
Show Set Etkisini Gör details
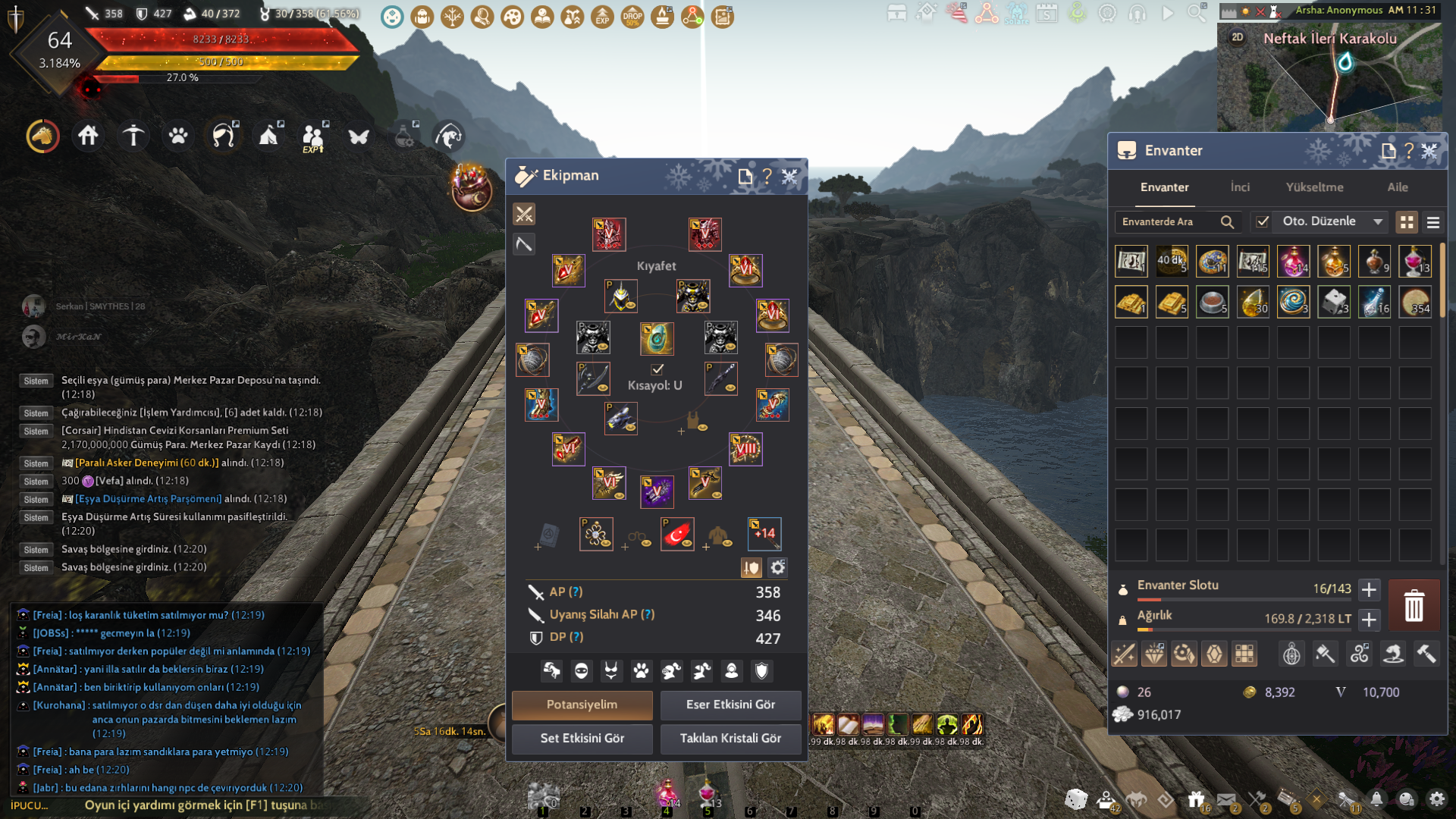(582, 738)
